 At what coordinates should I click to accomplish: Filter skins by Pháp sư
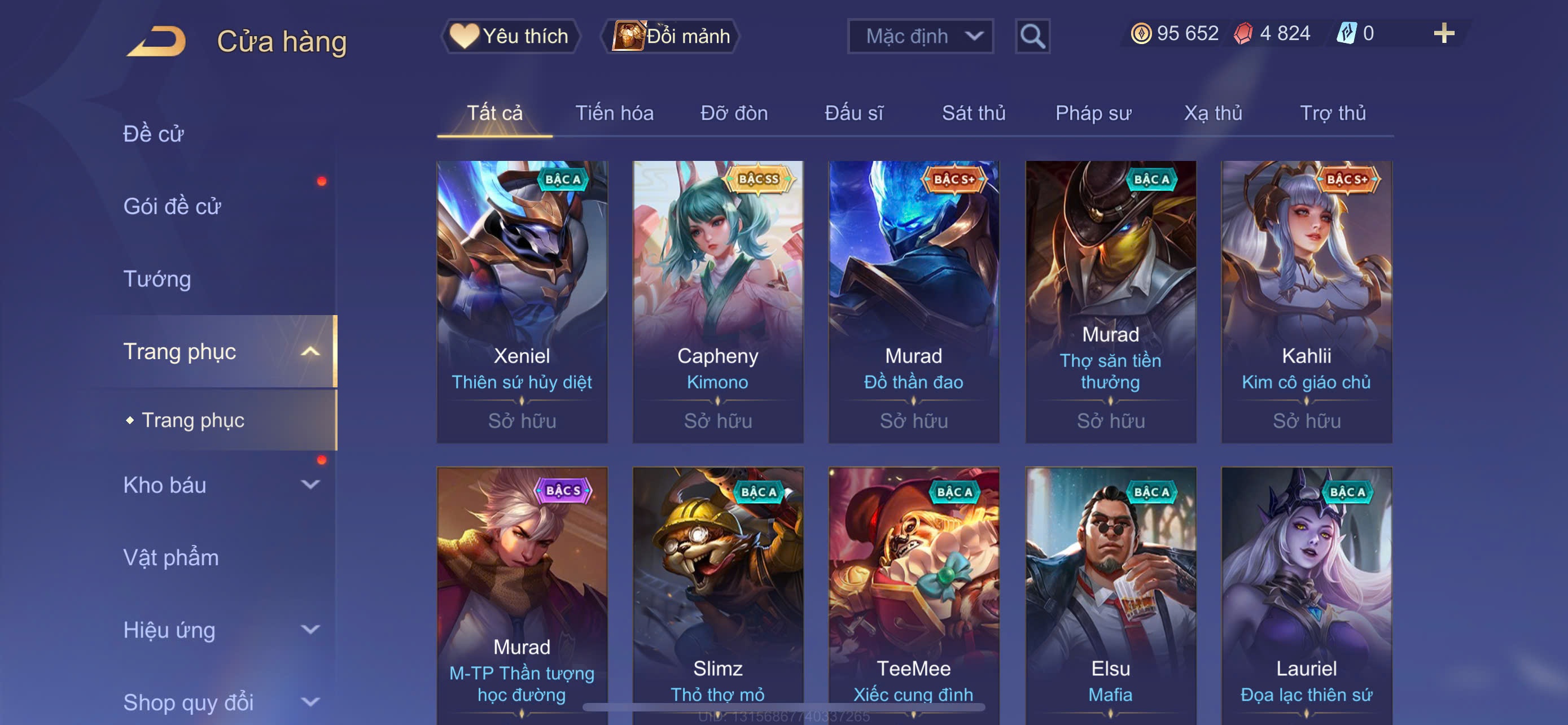[x=1093, y=113]
